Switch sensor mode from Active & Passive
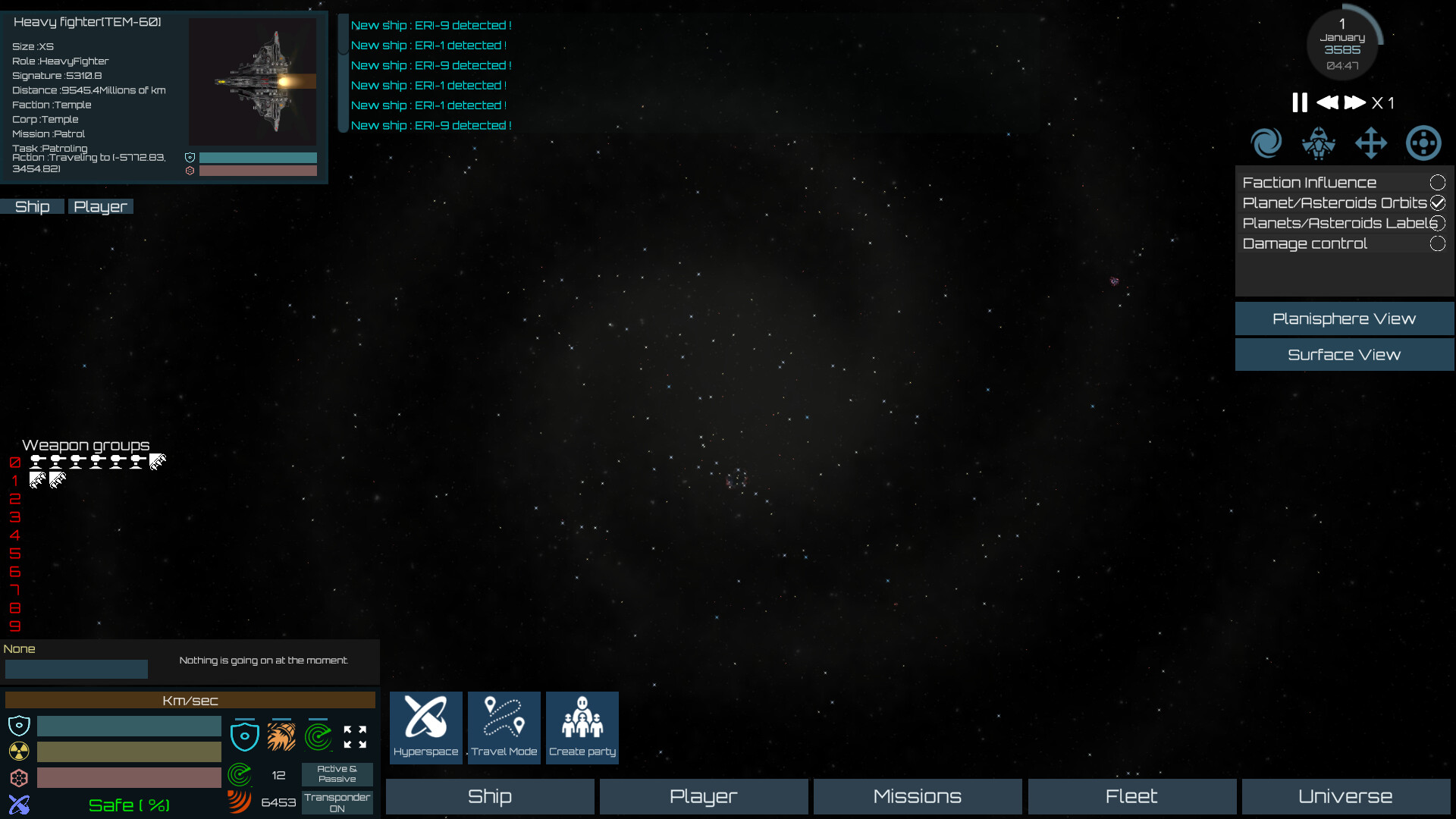Image resolution: width=1456 pixels, height=819 pixels. pos(337,773)
